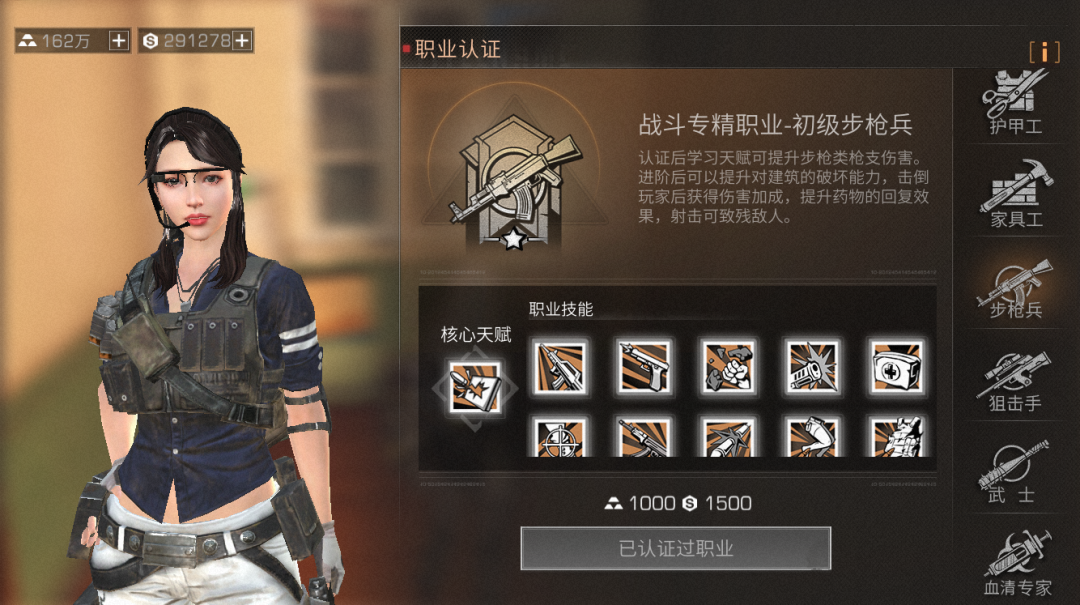Open the orange info button
This screenshot has width=1080, height=605.
click(1044, 52)
